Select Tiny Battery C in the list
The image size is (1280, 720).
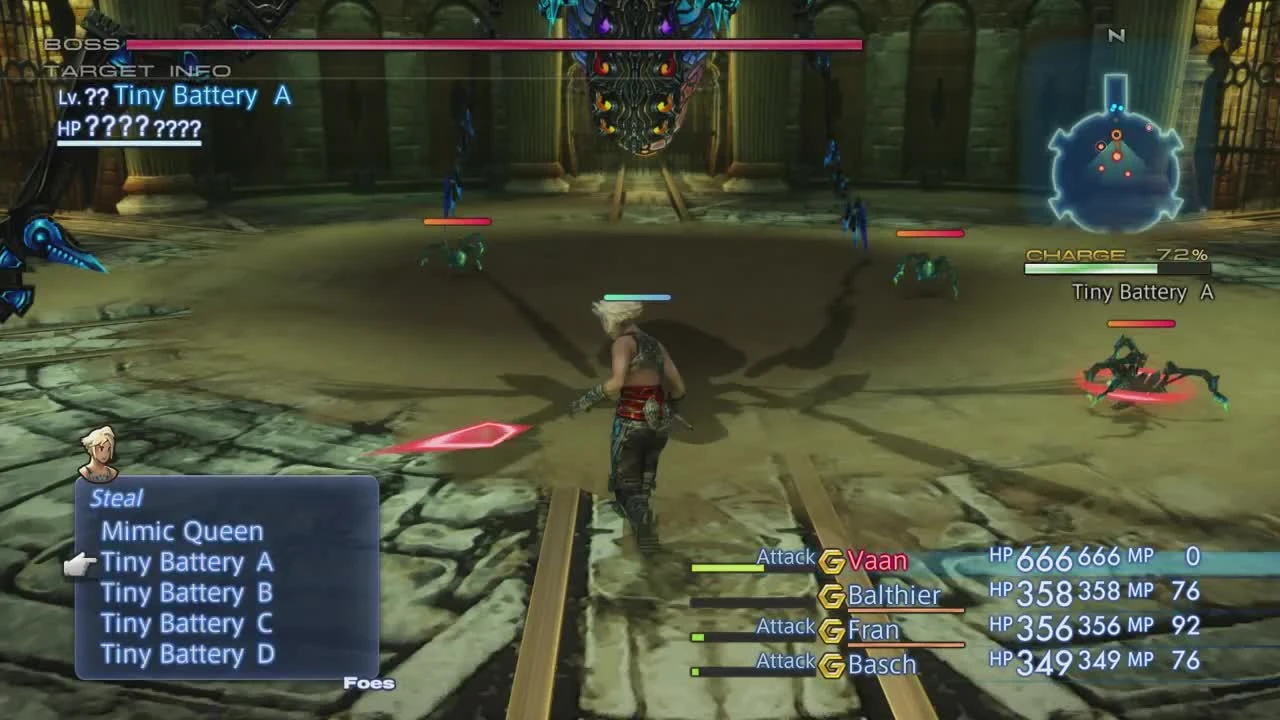(186, 623)
